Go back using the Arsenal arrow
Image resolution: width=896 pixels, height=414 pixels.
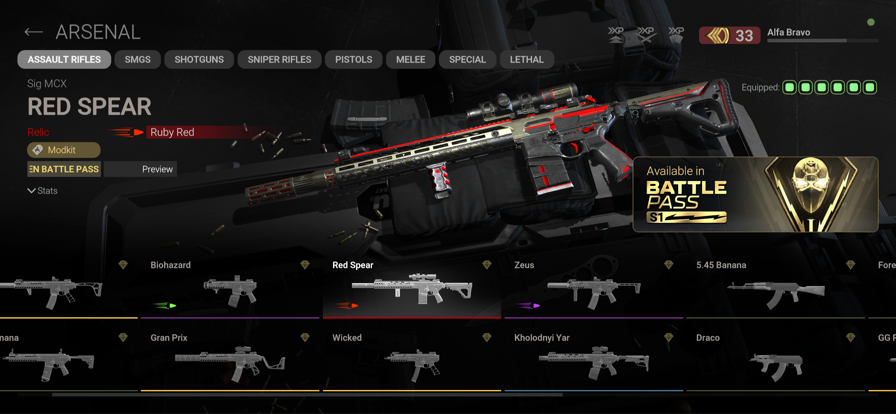(34, 33)
